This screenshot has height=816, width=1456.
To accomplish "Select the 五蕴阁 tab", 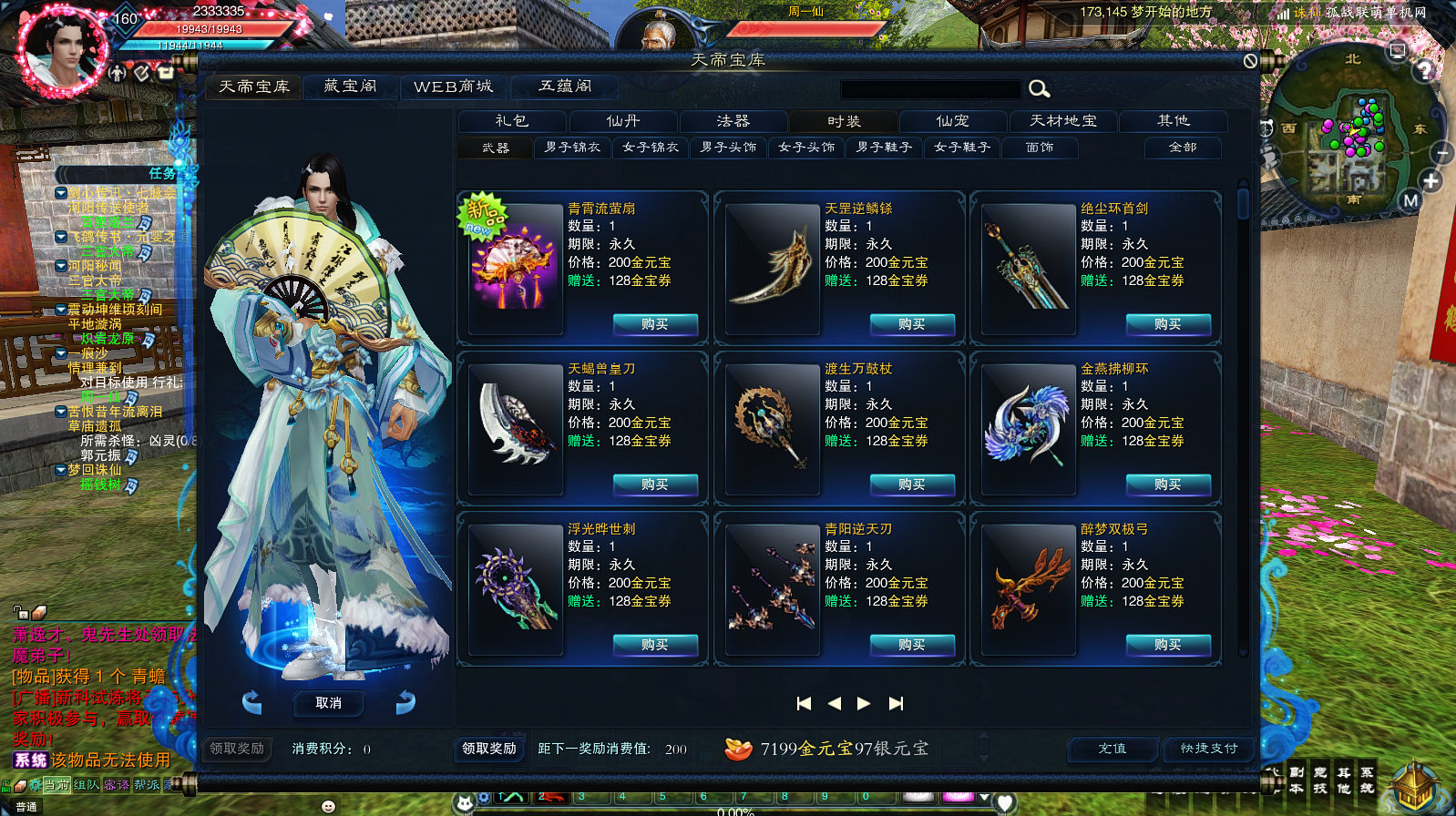I will tap(565, 87).
